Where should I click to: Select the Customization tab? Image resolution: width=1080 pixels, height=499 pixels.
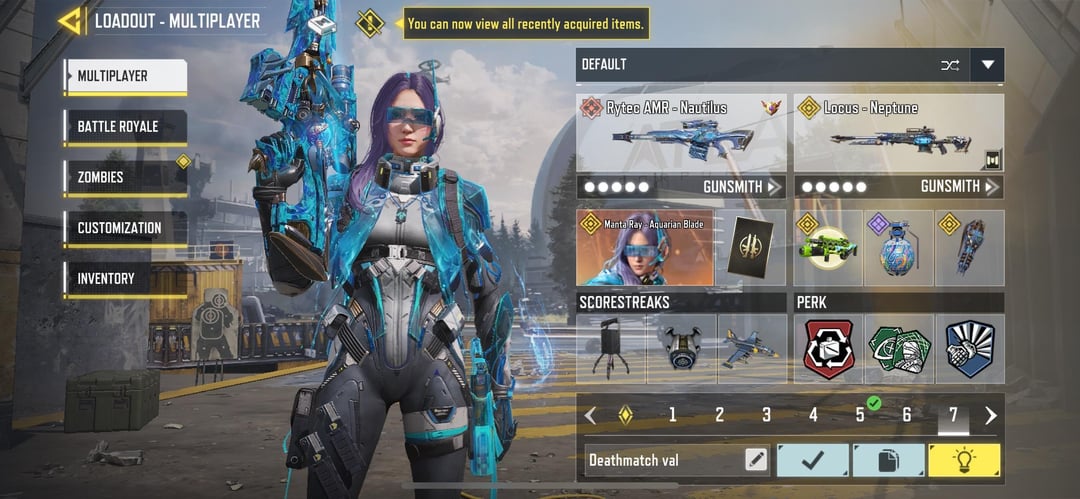tap(125, 228)
